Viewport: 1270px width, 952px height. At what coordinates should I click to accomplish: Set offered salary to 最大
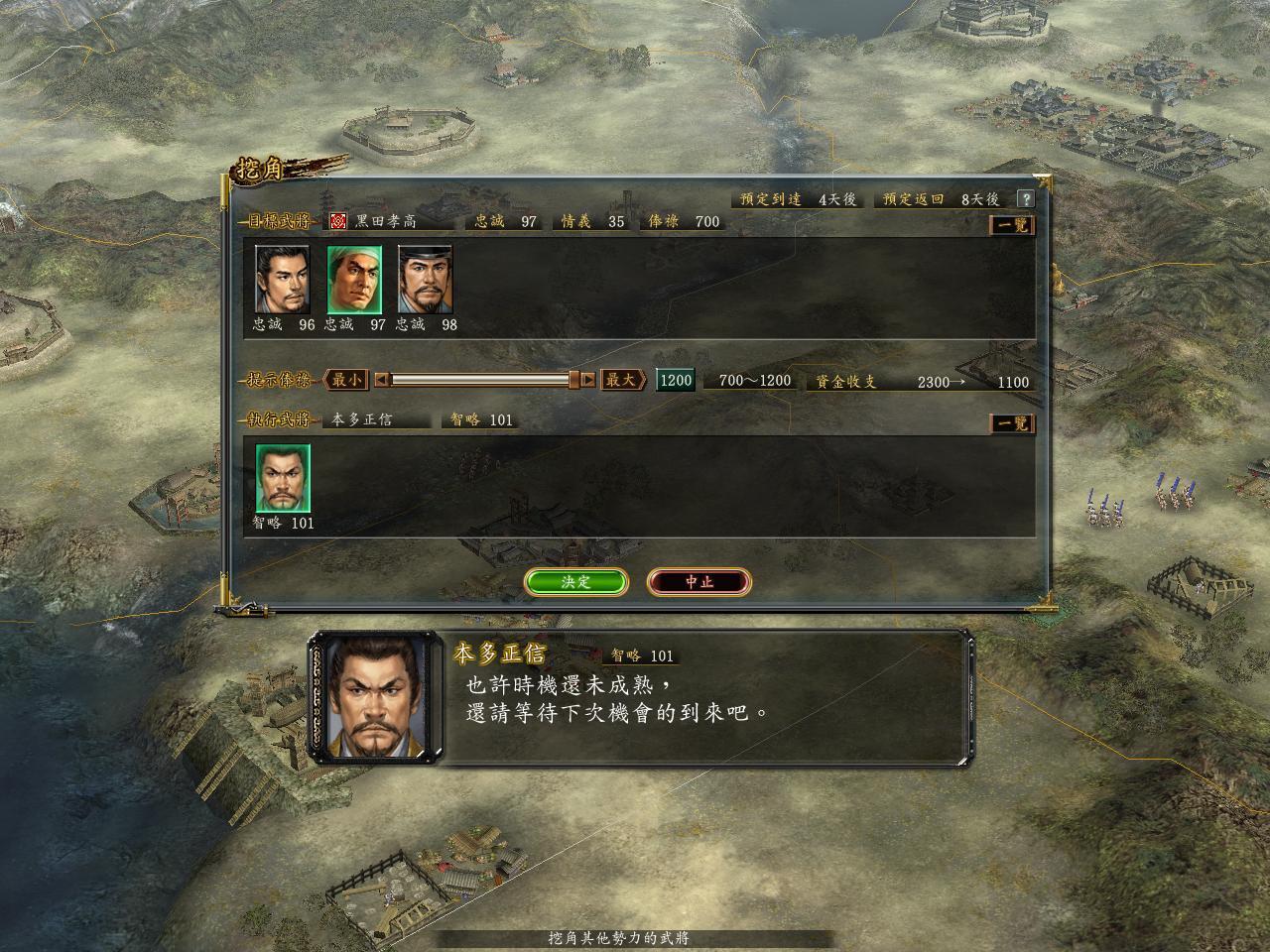click(622, 380)
